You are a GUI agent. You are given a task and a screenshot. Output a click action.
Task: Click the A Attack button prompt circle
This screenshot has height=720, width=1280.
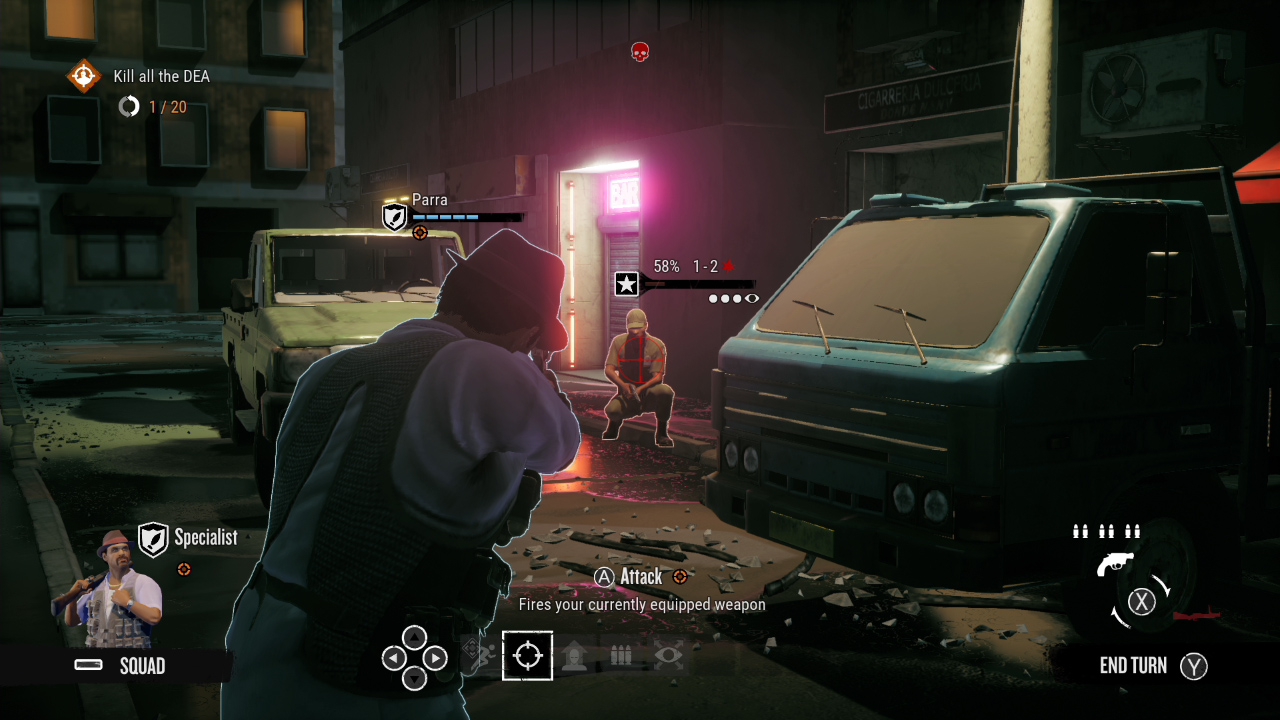tap(605, 577)
